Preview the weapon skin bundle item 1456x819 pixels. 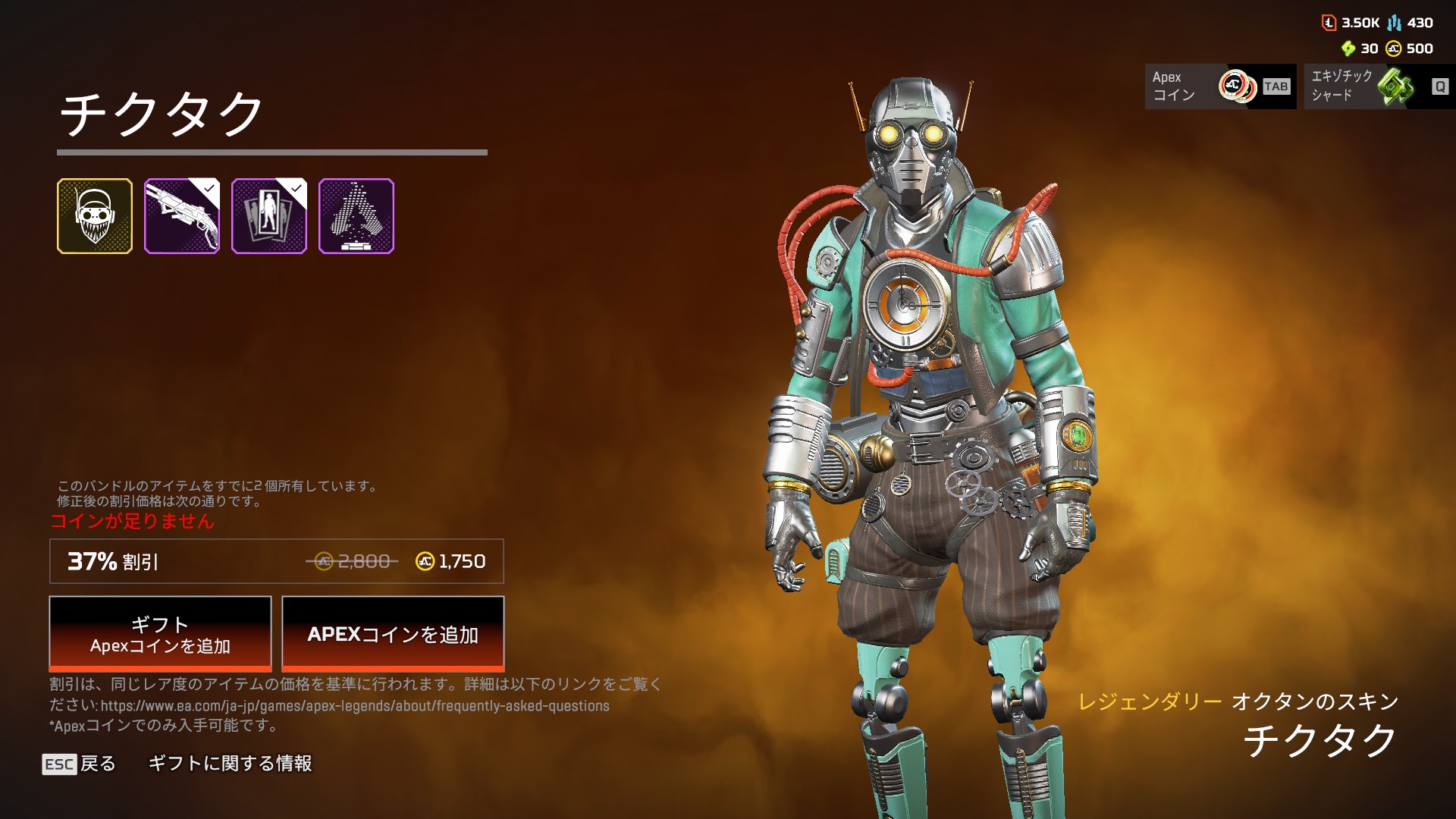pyautogui.click(x=182, y=216)
